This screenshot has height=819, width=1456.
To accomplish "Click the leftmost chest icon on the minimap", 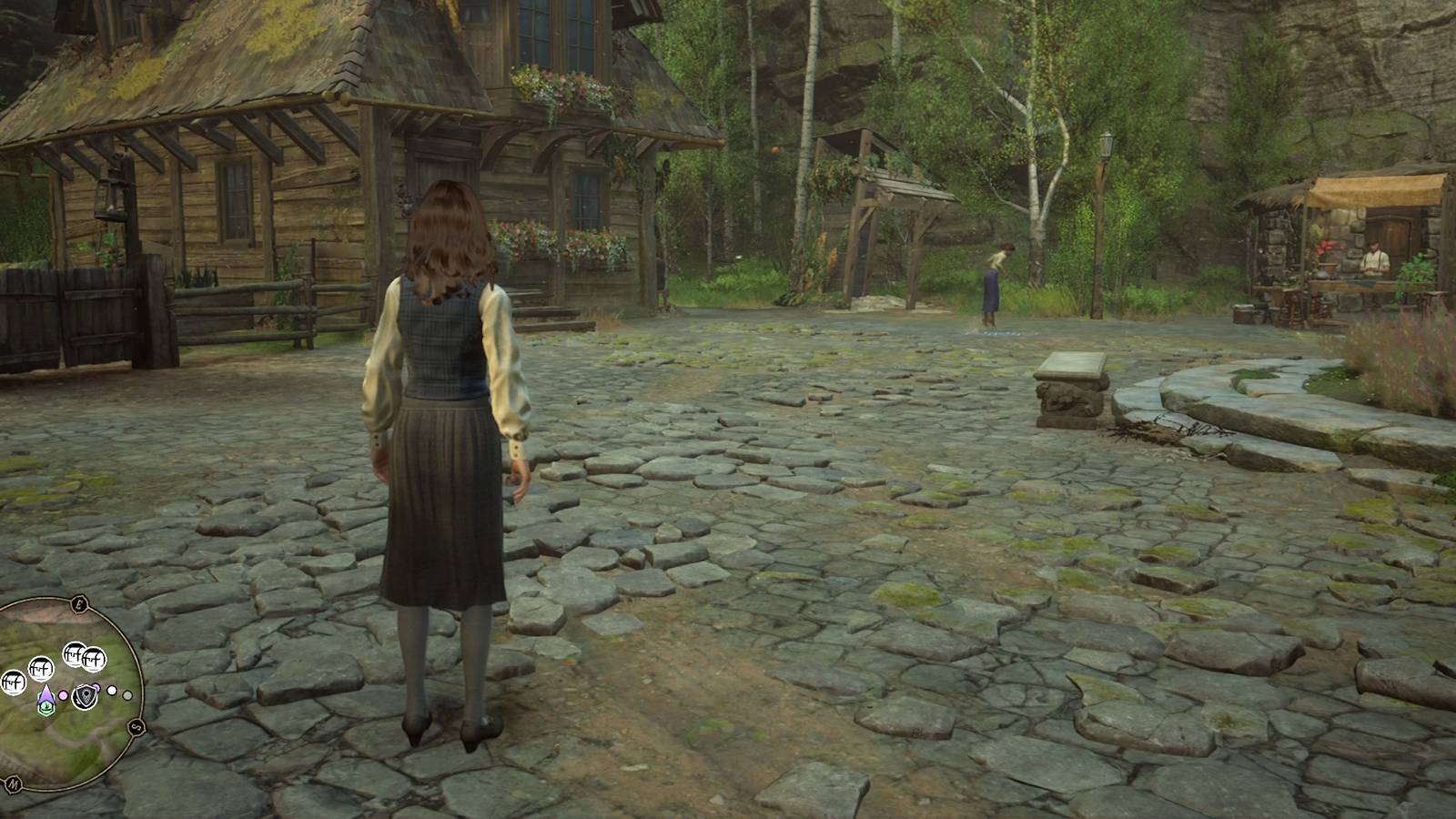I will (x=13, y=681).
